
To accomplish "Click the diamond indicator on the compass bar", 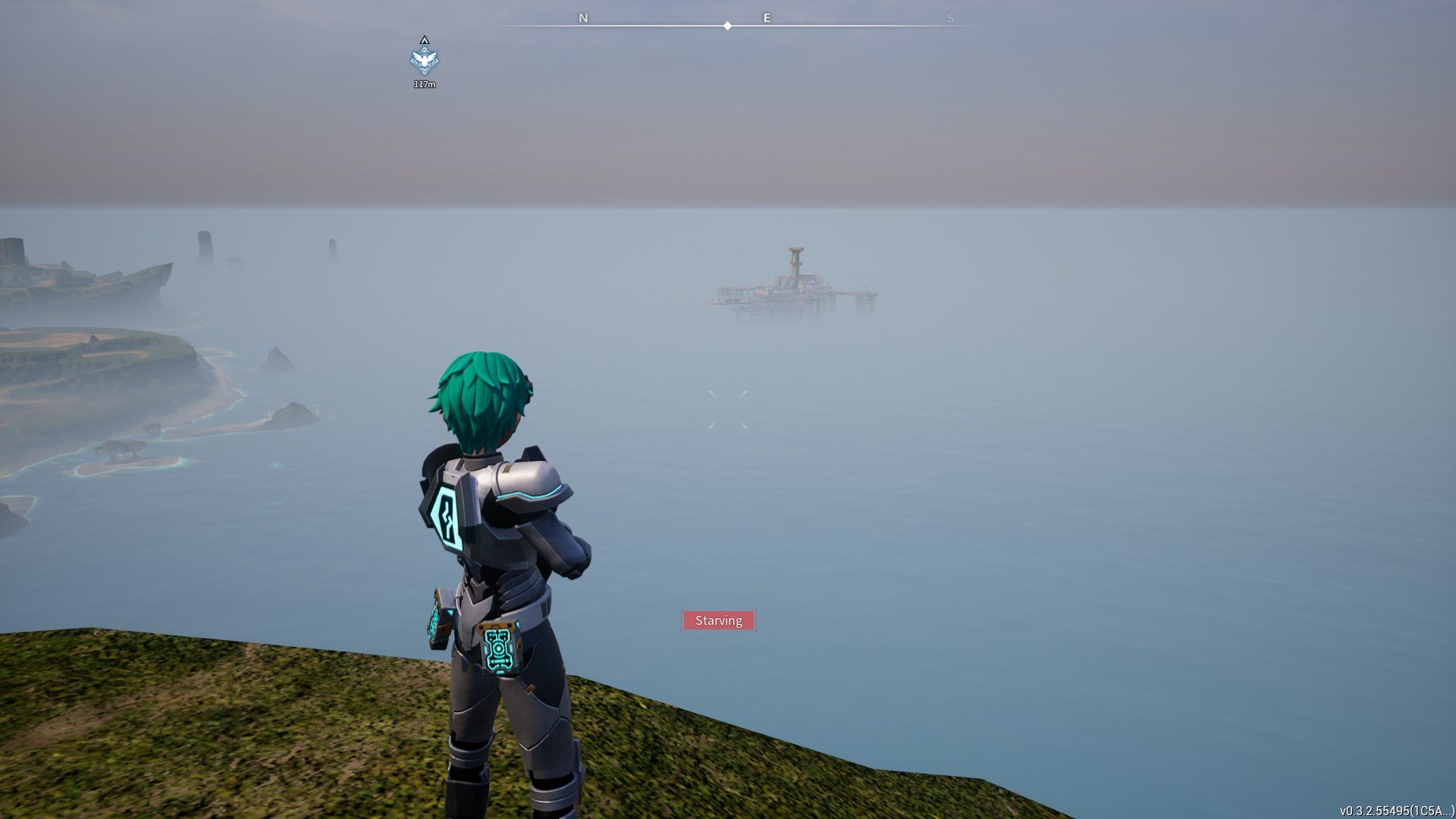I will pyautogui.click(x=728, y=25).
